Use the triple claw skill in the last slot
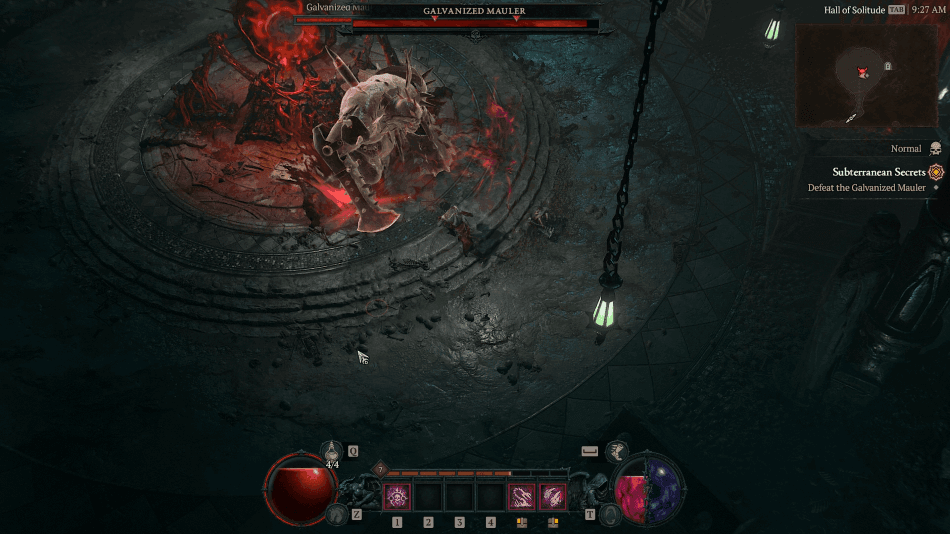Image resolution: width=950 pixels, height=534 pixels. tap(552, 496)
